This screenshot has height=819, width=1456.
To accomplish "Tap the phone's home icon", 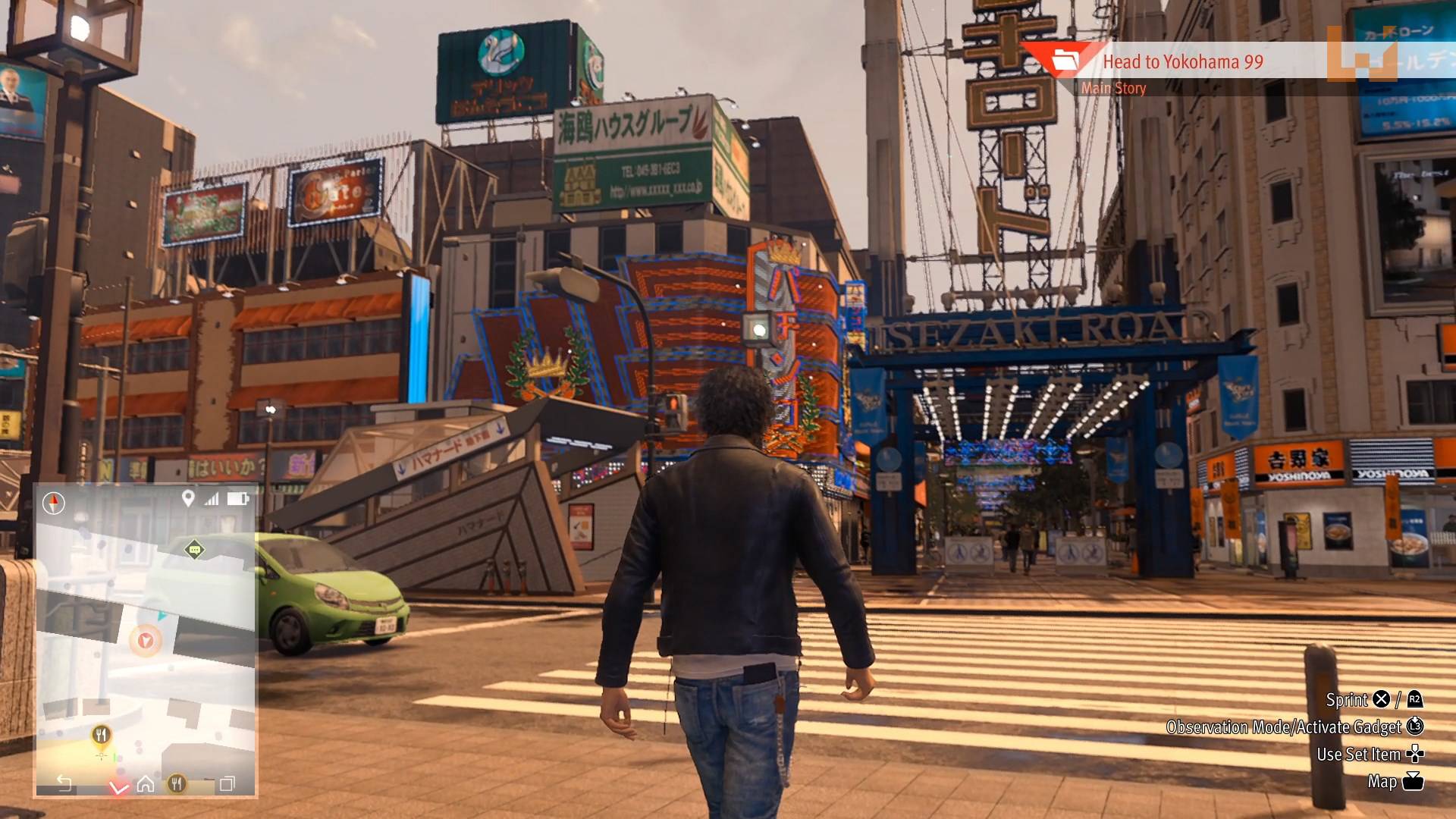I will [146, 783].
